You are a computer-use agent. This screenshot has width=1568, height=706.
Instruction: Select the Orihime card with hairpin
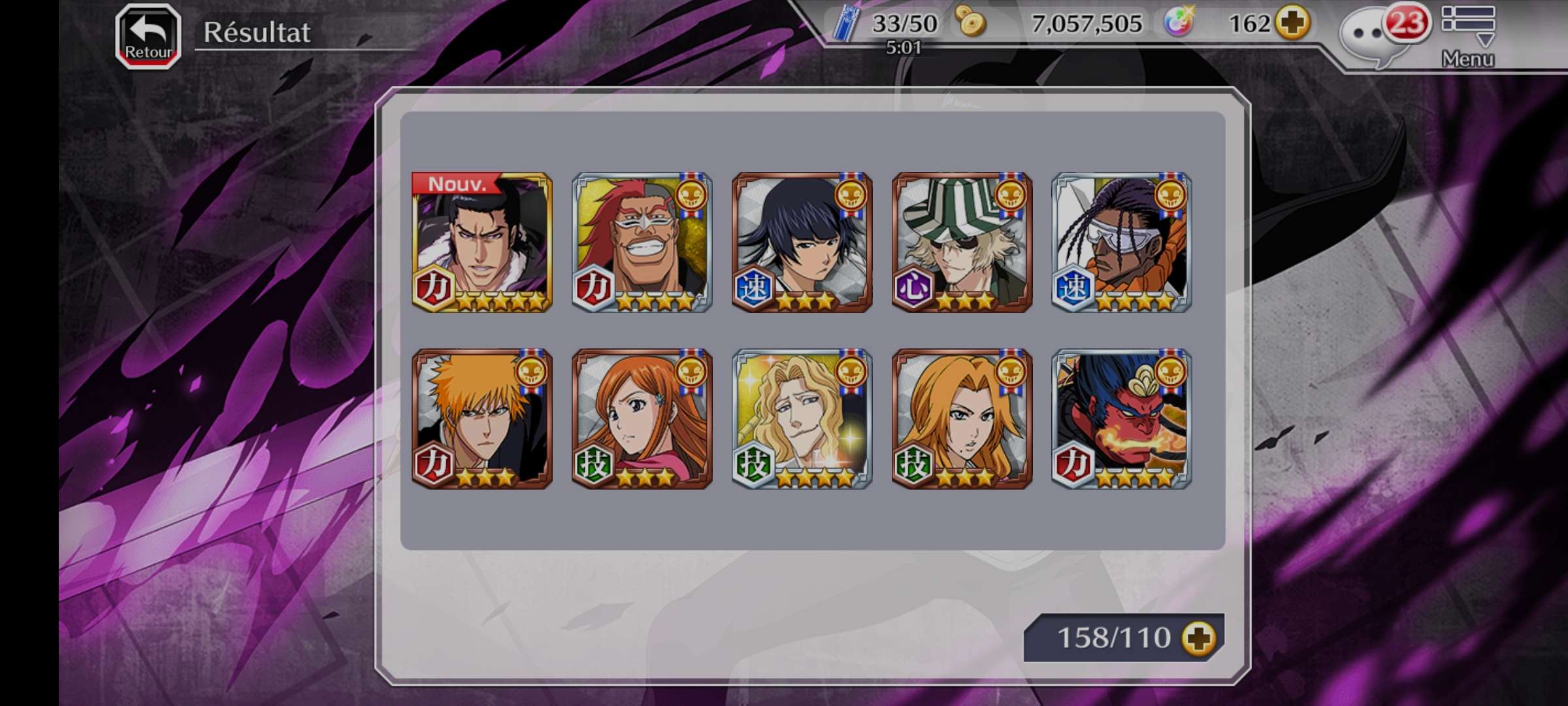642,419
